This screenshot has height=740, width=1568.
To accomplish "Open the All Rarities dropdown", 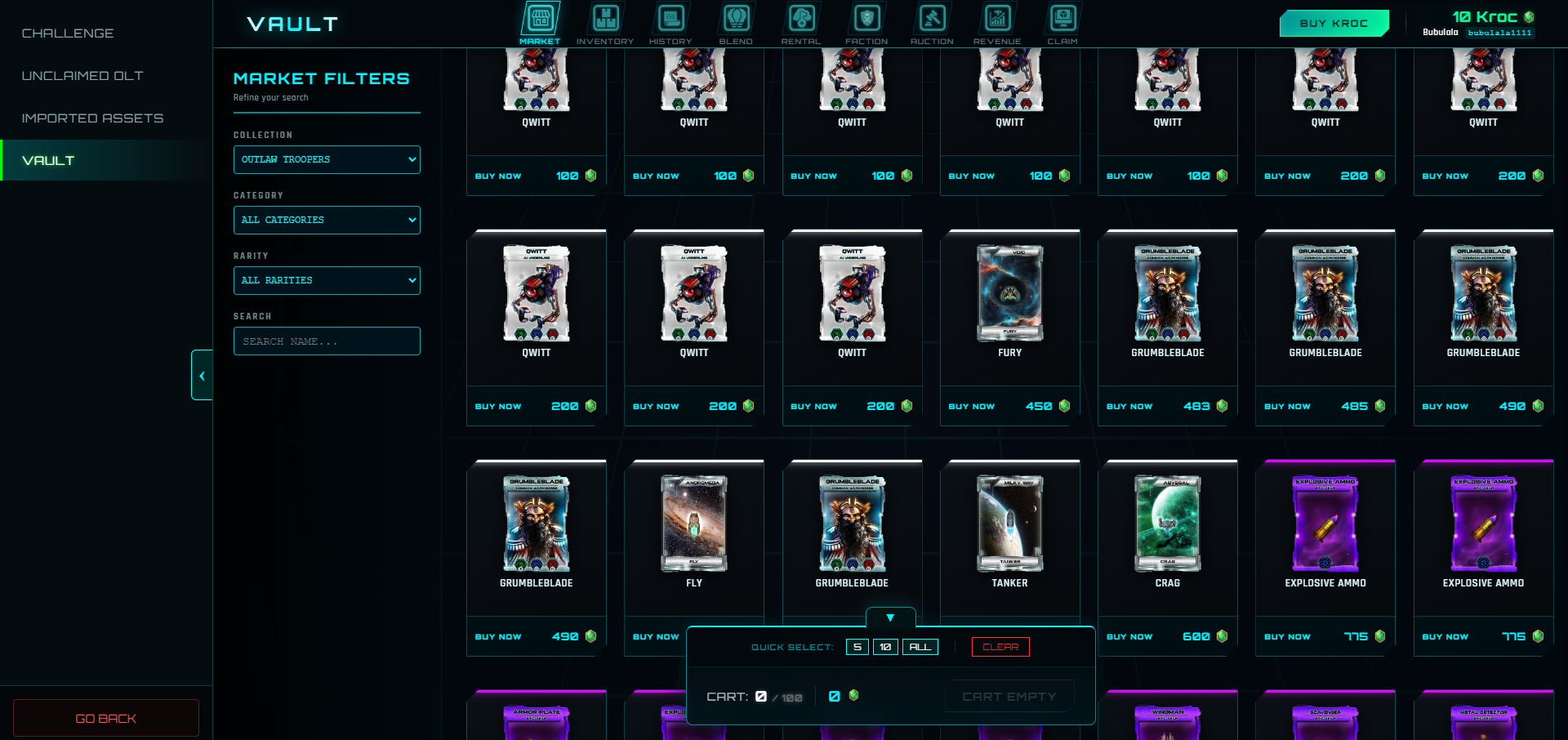I will coord(327,281).
